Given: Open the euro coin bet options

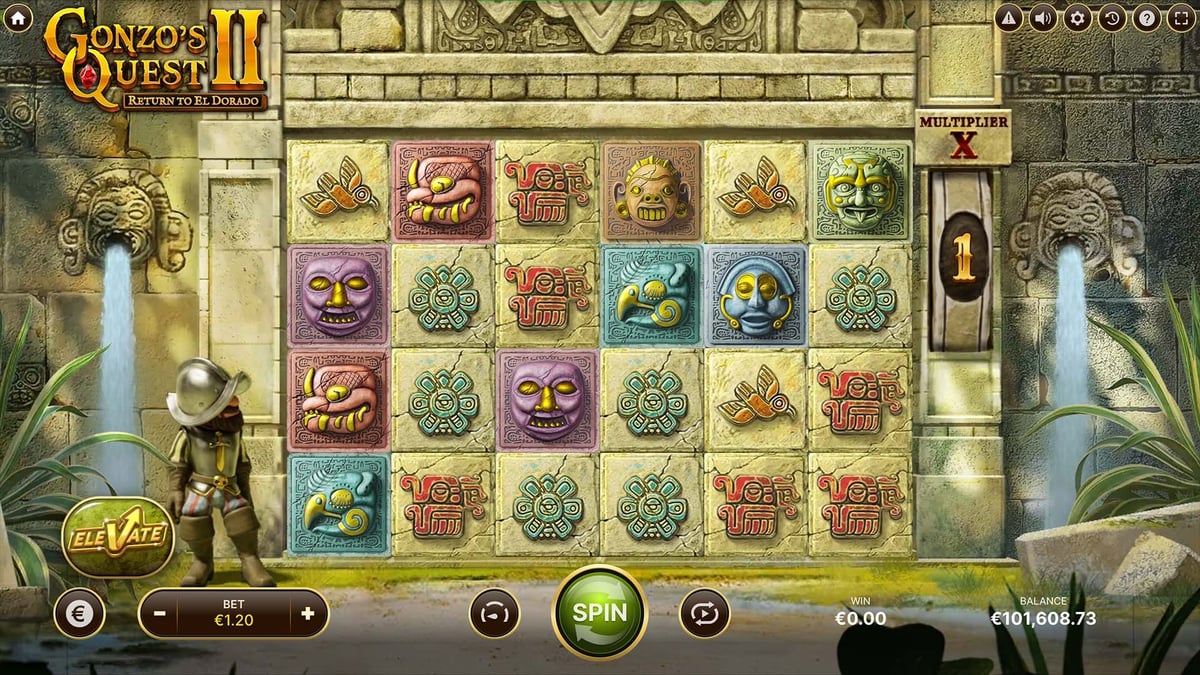Looking at the screenshot, I should [79, 613].
